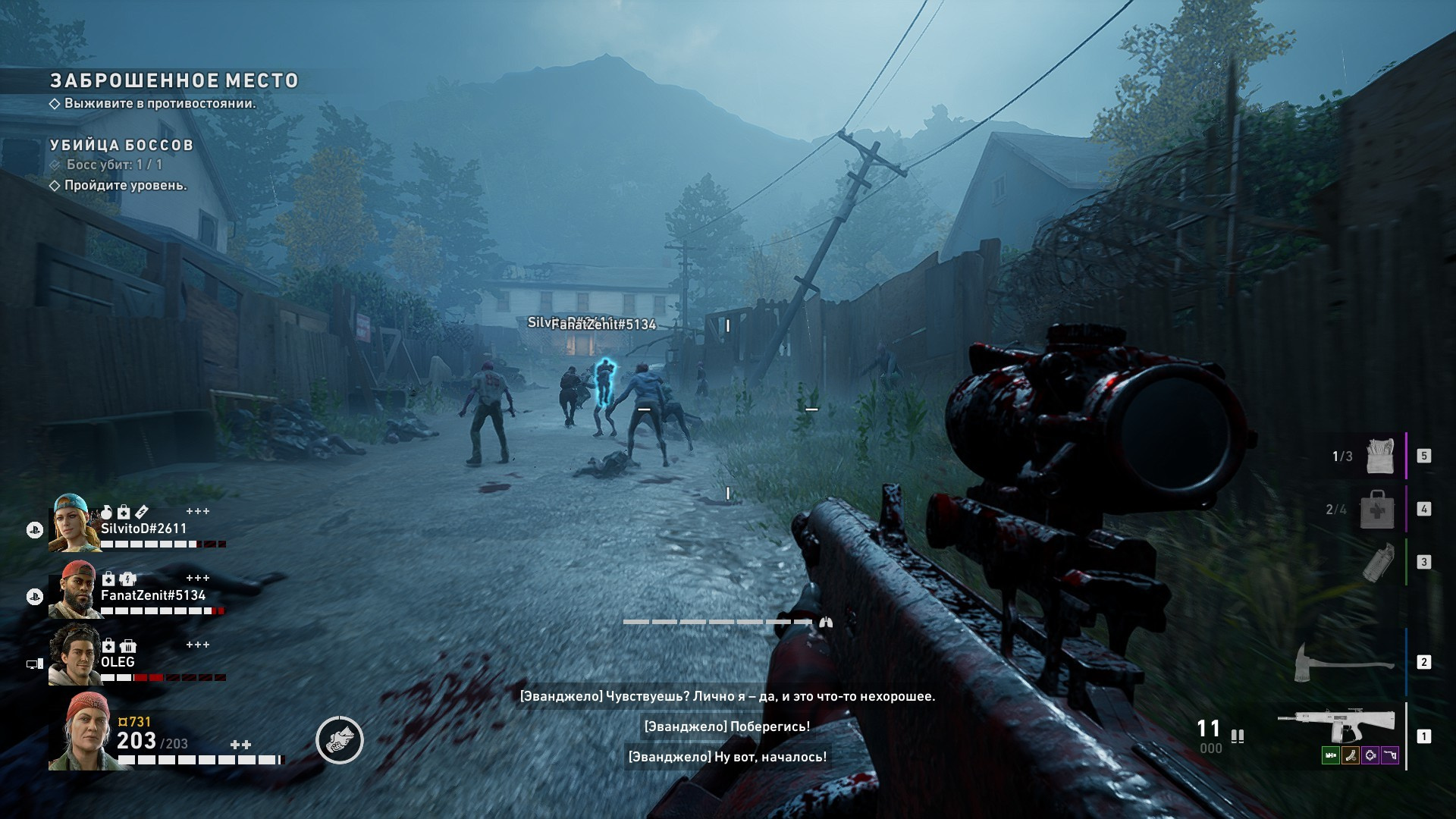Viewport: 1456px width, 819px height.
Task: Select the bandage item slot
Action: pyautogui.click(x=1379, y=456)
